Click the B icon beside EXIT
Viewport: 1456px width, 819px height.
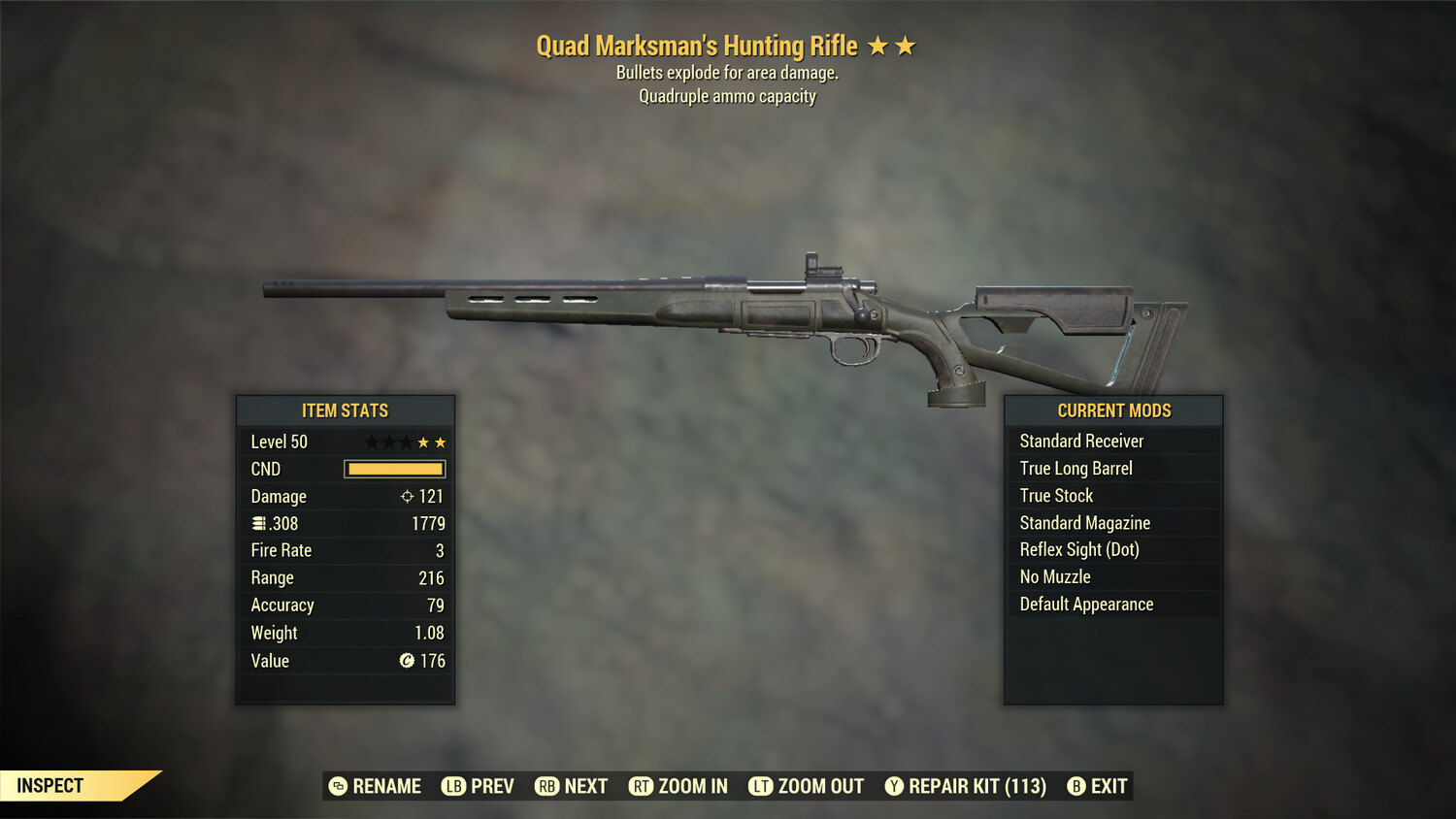[x=1075, y=786]
